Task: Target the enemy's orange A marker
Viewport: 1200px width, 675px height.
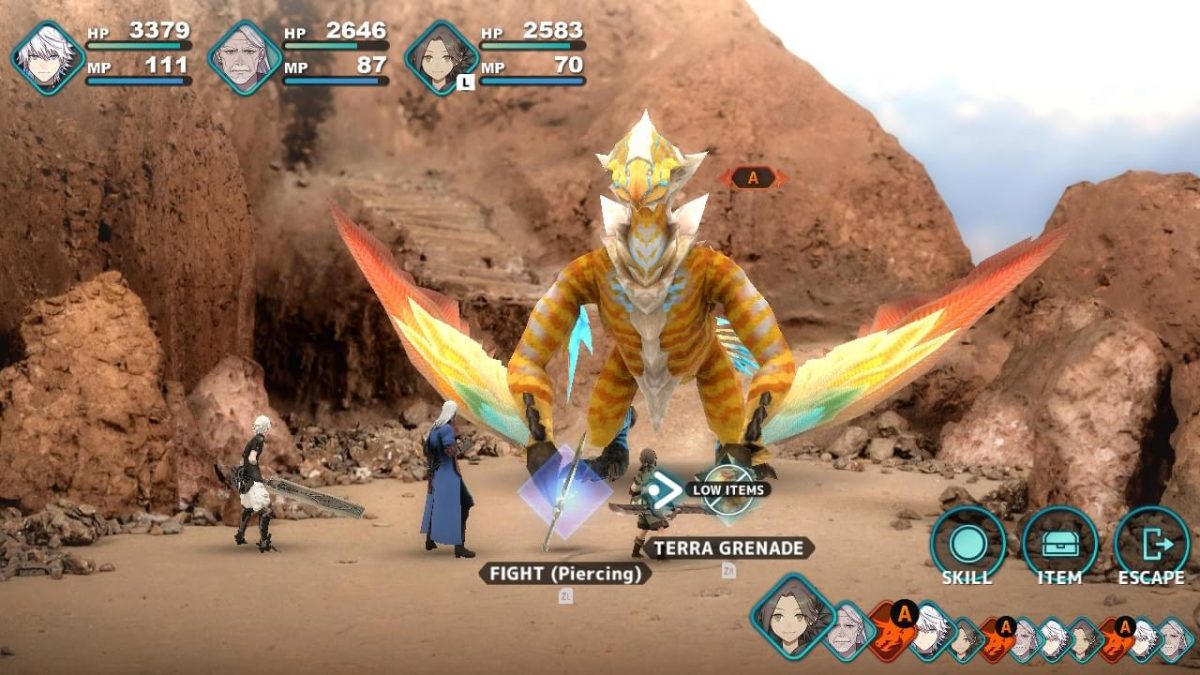Action: tap(753, 178)
